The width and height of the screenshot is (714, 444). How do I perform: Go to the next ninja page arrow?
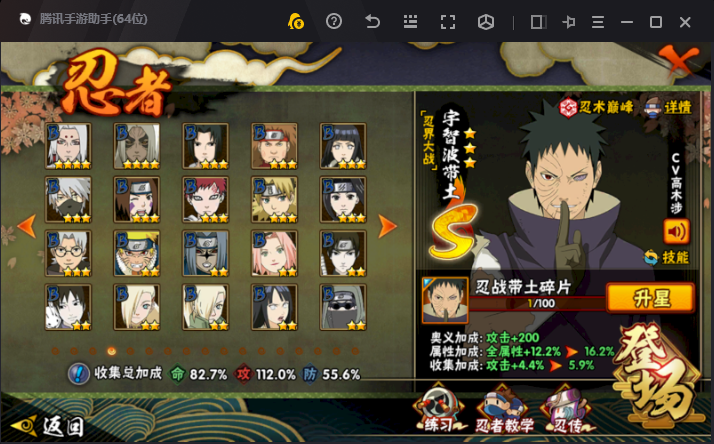click(387, 226)
